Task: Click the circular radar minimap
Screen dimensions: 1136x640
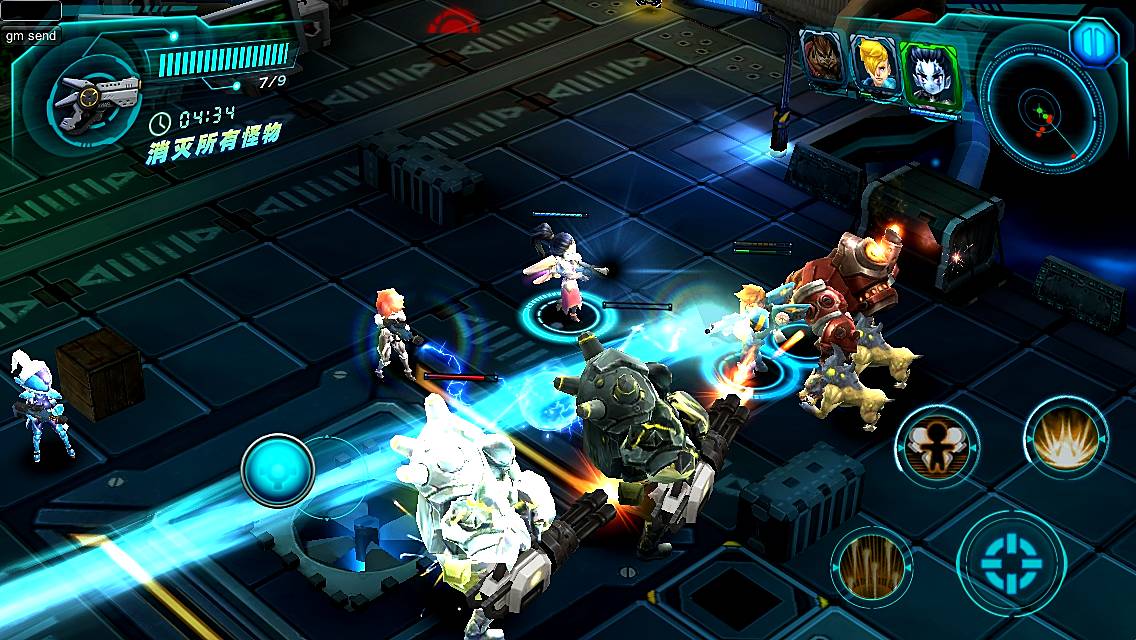Action: point(1042,111)
